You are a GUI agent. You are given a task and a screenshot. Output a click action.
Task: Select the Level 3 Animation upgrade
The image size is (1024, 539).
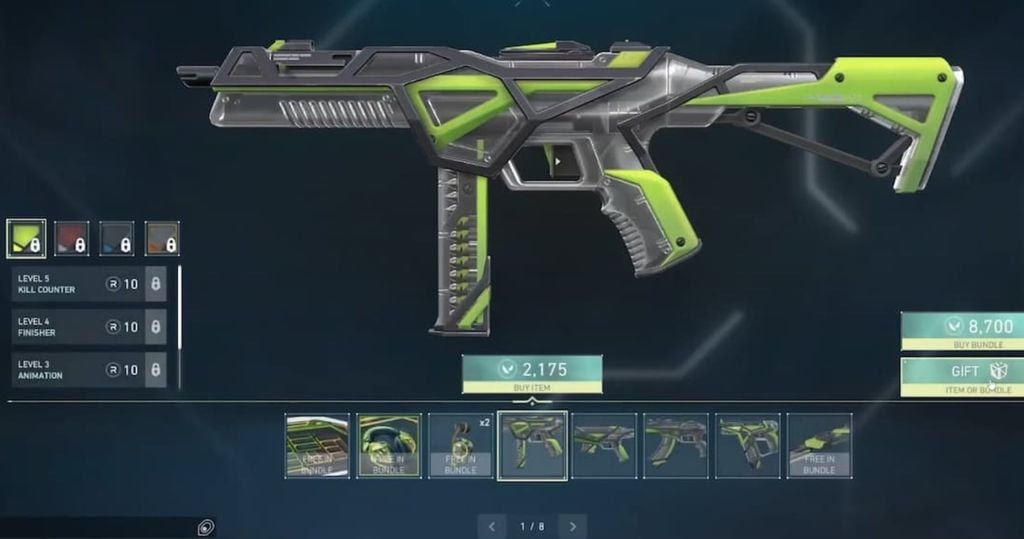coord(88,370)
